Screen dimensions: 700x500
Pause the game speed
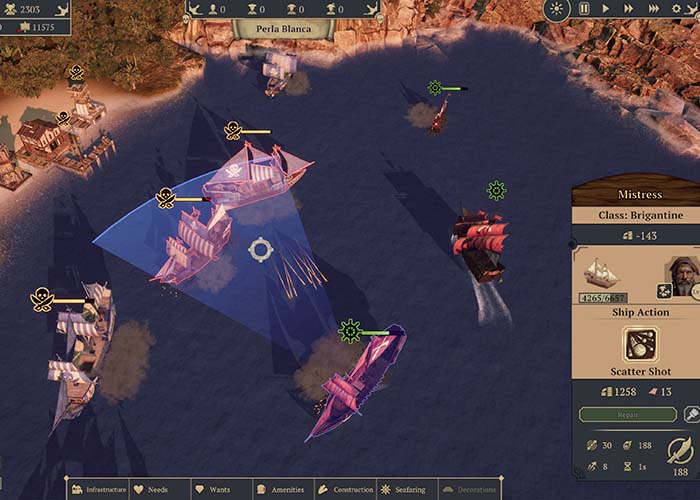pyautogui.click(x=584, y=9)
